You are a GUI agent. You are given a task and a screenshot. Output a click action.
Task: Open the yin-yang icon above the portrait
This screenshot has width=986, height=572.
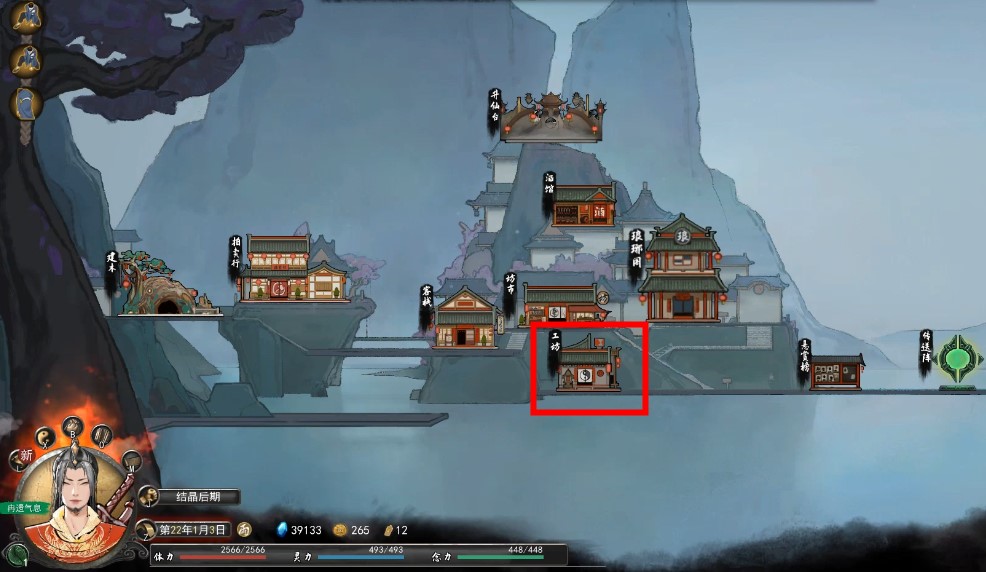point(45,437)
